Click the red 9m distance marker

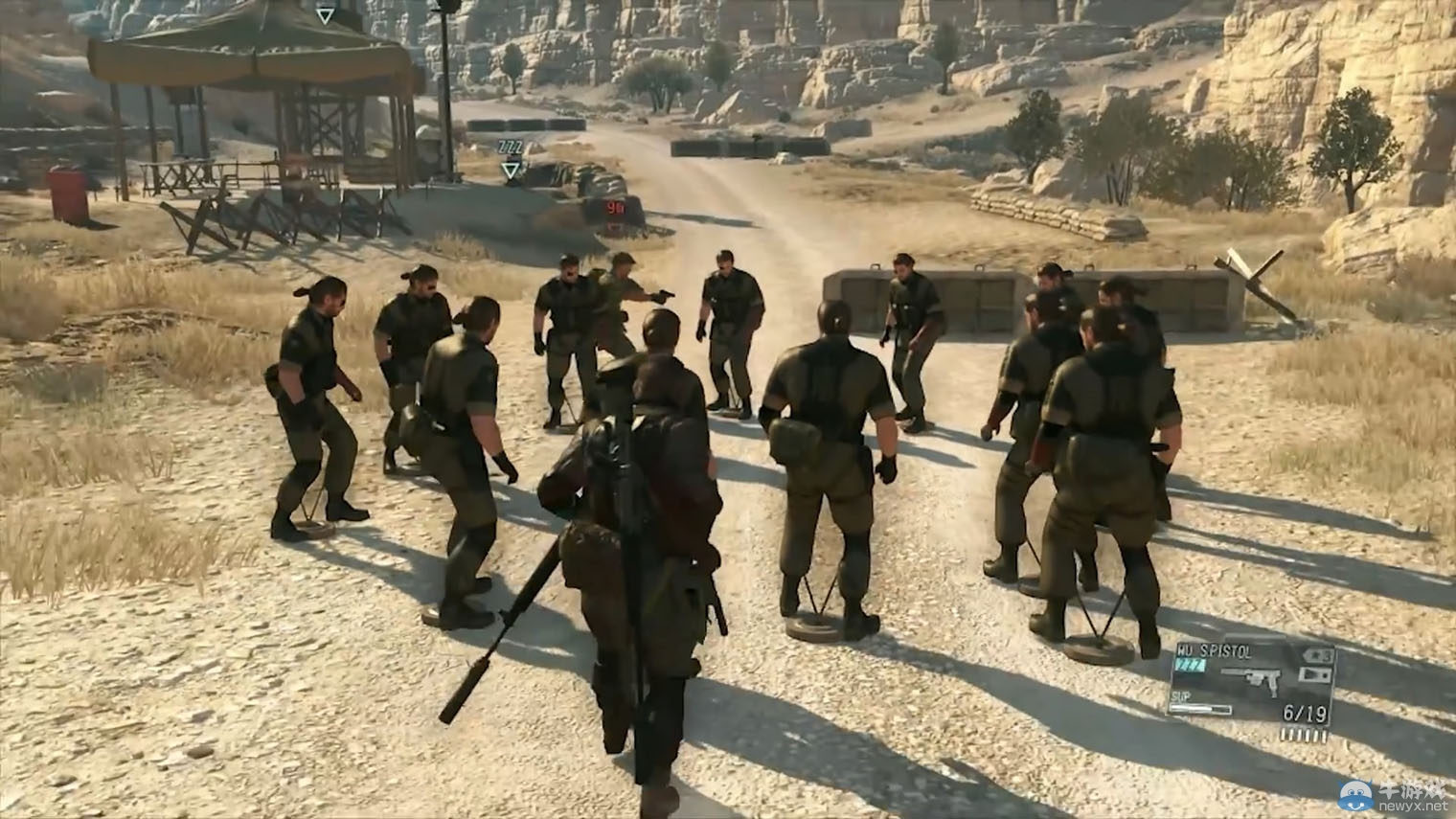coord(615,207)
